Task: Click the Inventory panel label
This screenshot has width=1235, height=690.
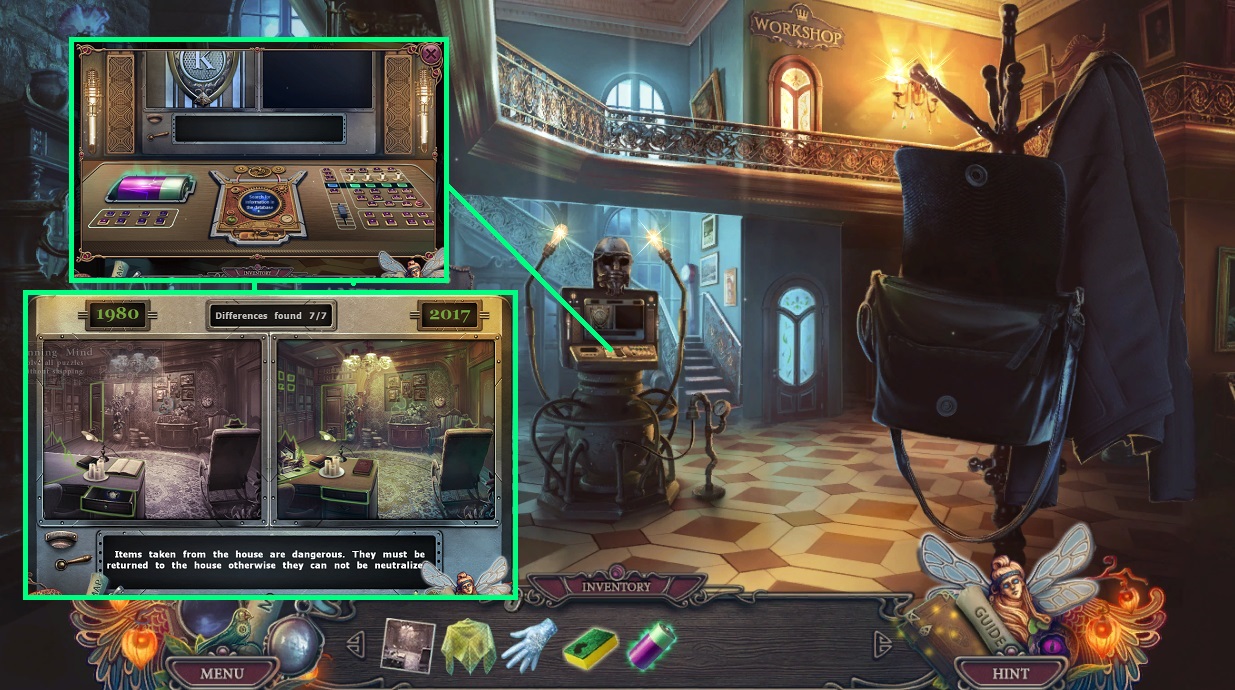Action: coord(616,587)
